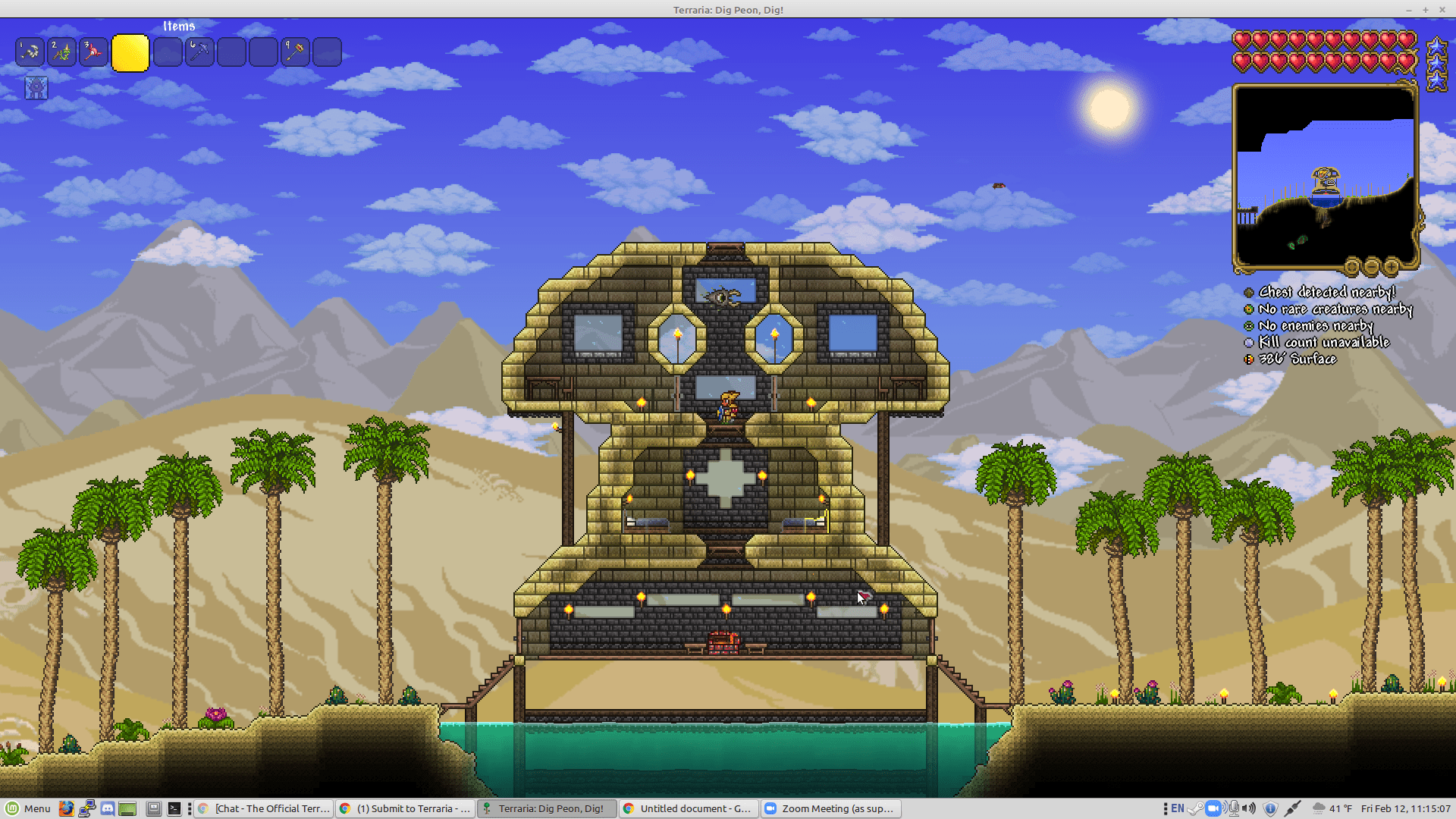Select the gold hammer in hotbar slot 9

click(x=295, y=51)
